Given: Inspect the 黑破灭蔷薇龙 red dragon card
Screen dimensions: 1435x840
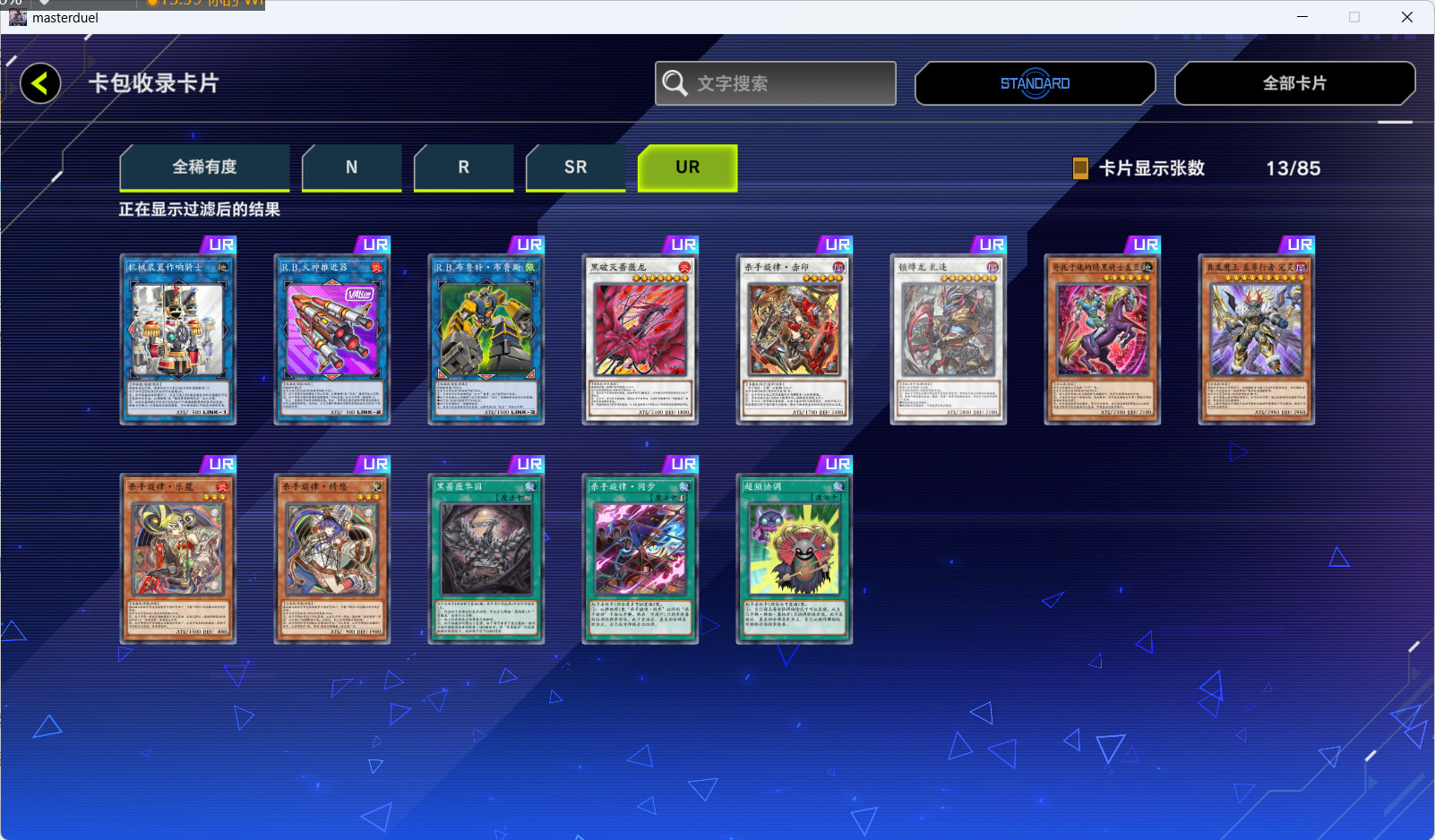Looking at the screenshot, I should click(640, 339).
